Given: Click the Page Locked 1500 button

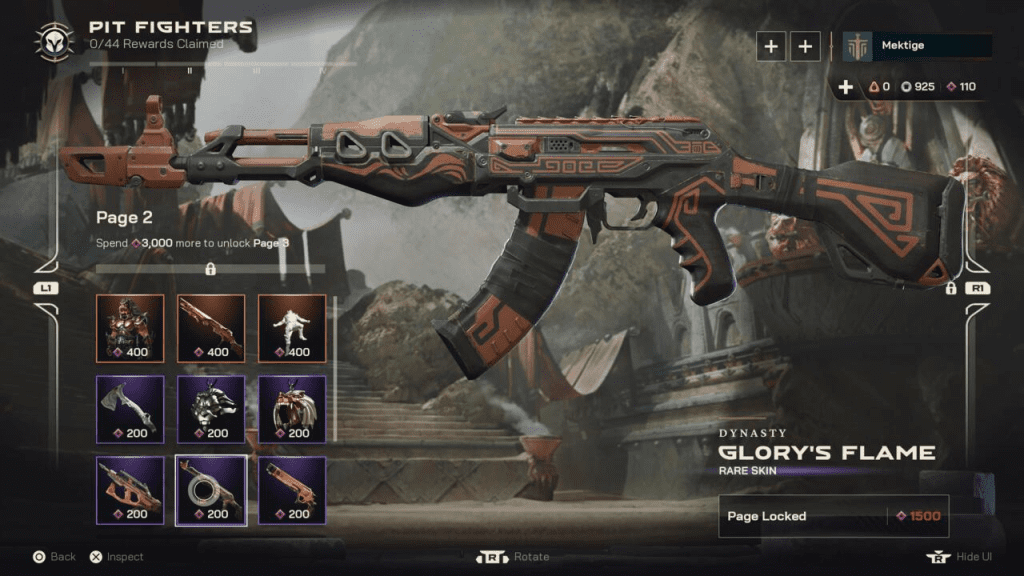Looking at the screenshot, I should (x=833, y=516).
